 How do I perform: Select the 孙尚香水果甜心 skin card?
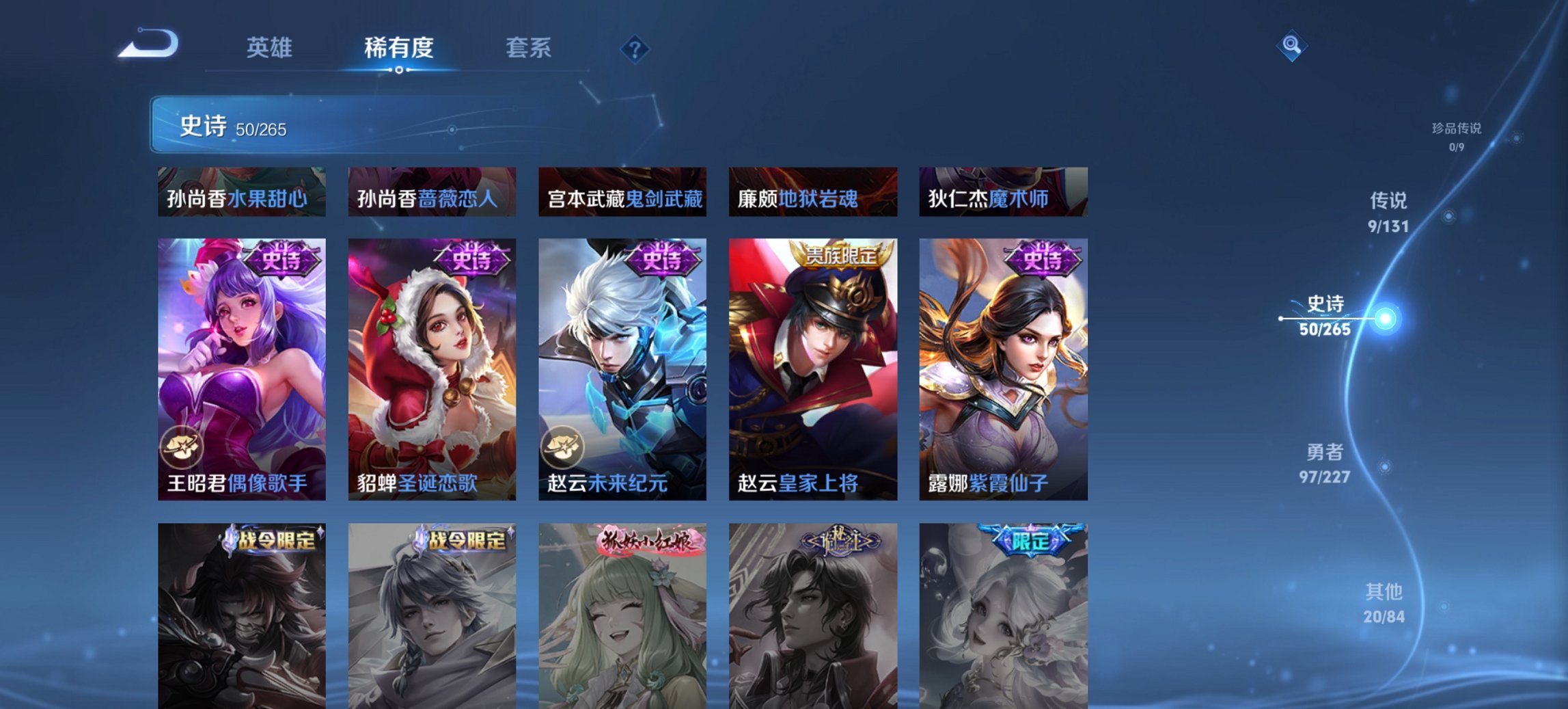click(242, 193)
